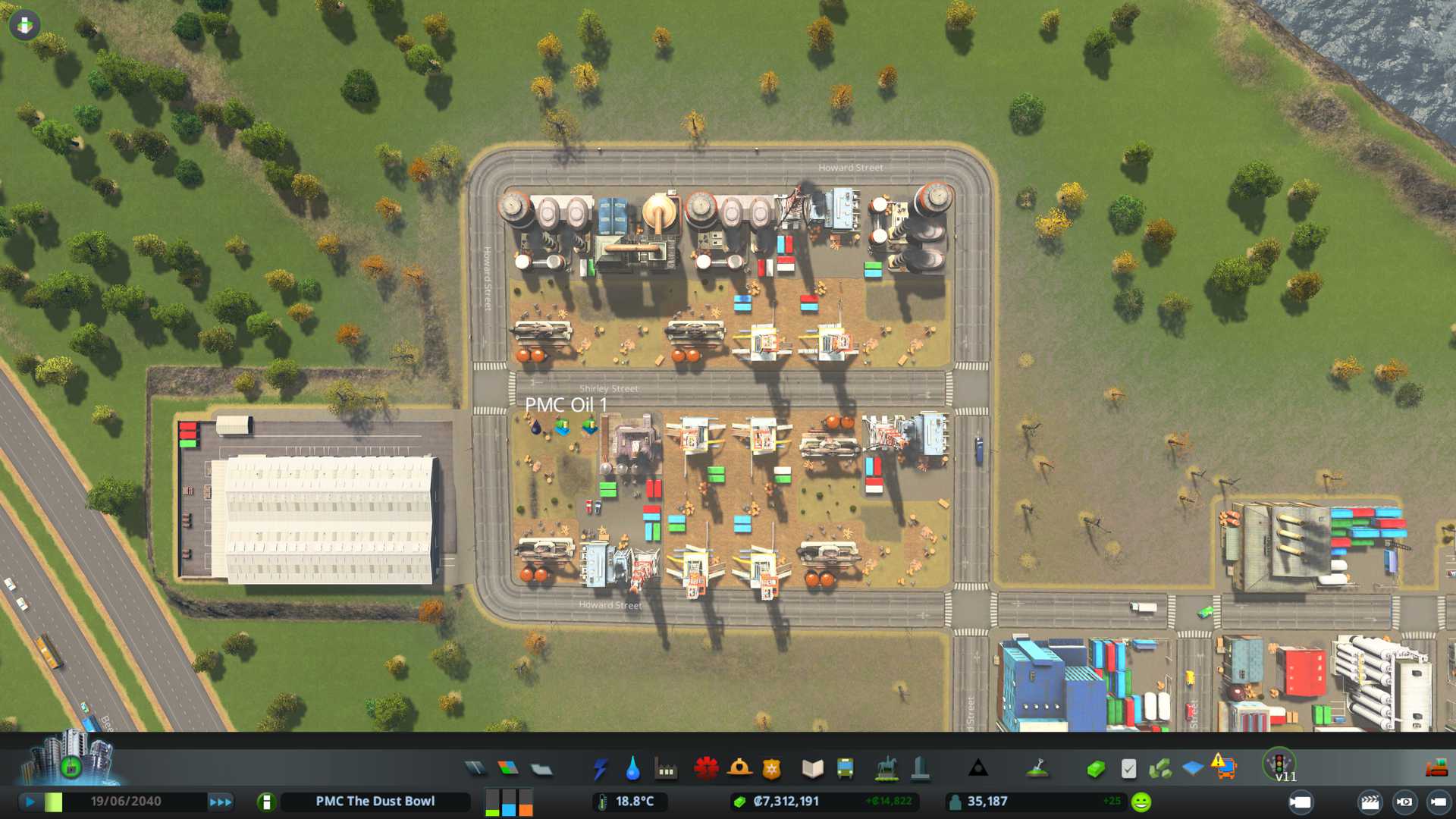1456x819 pixels.
Task: Click the clapperboard cinematic camera button
Action: 1370,802
